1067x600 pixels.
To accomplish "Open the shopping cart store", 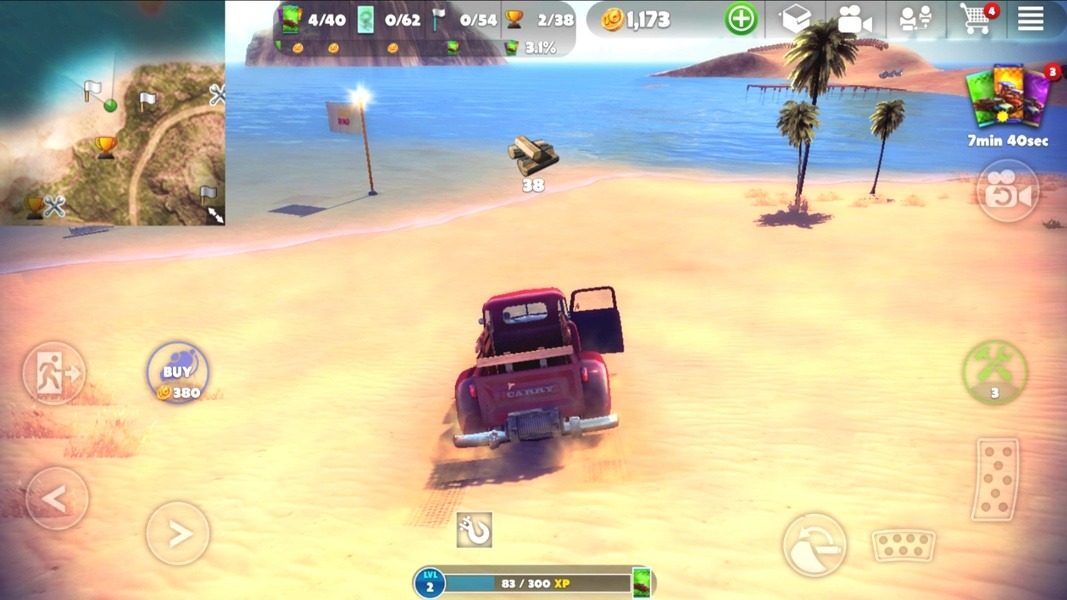I will (975, 19).
